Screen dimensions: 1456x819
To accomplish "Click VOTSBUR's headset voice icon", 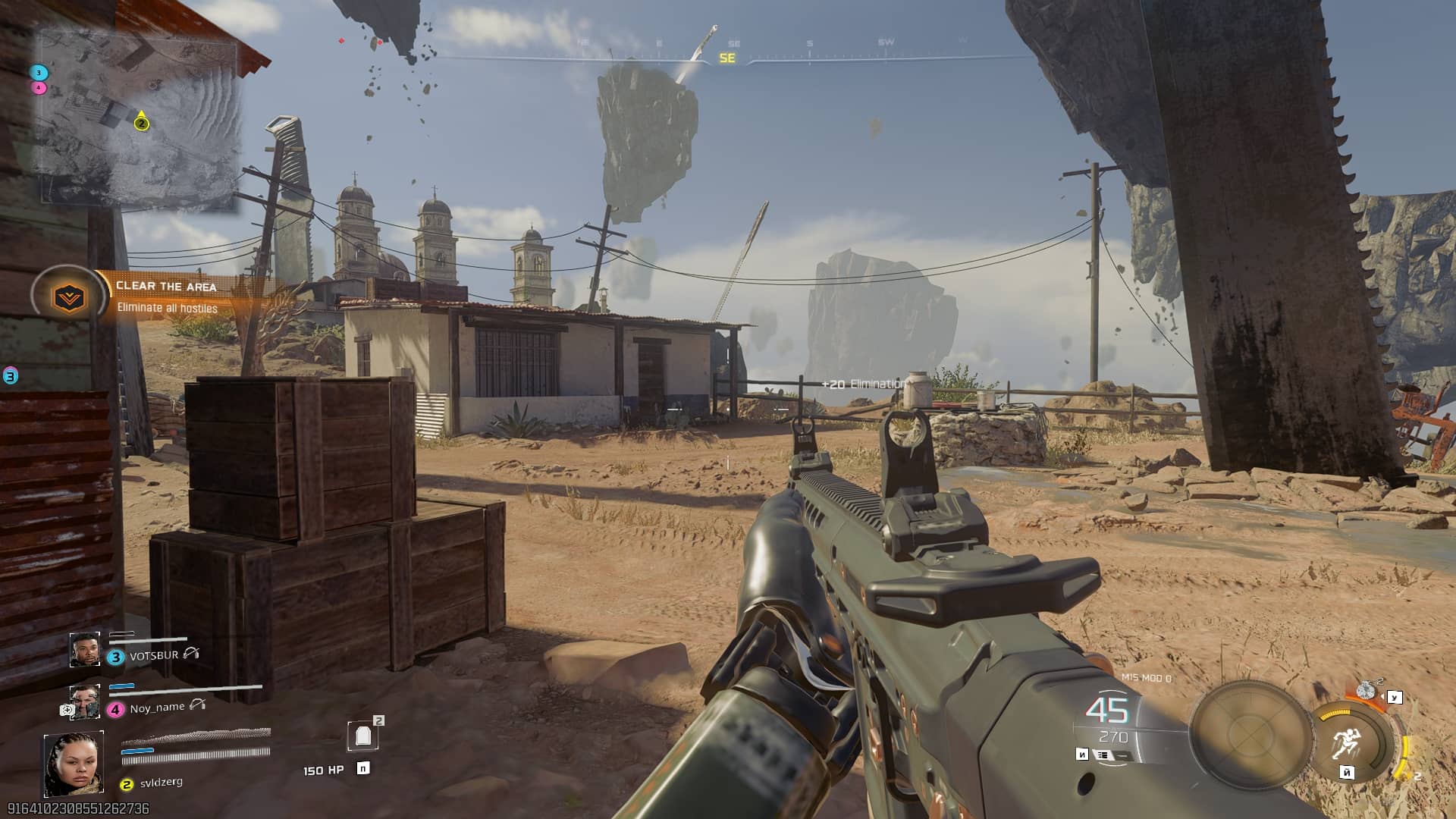I will click(x=191, y=653).
